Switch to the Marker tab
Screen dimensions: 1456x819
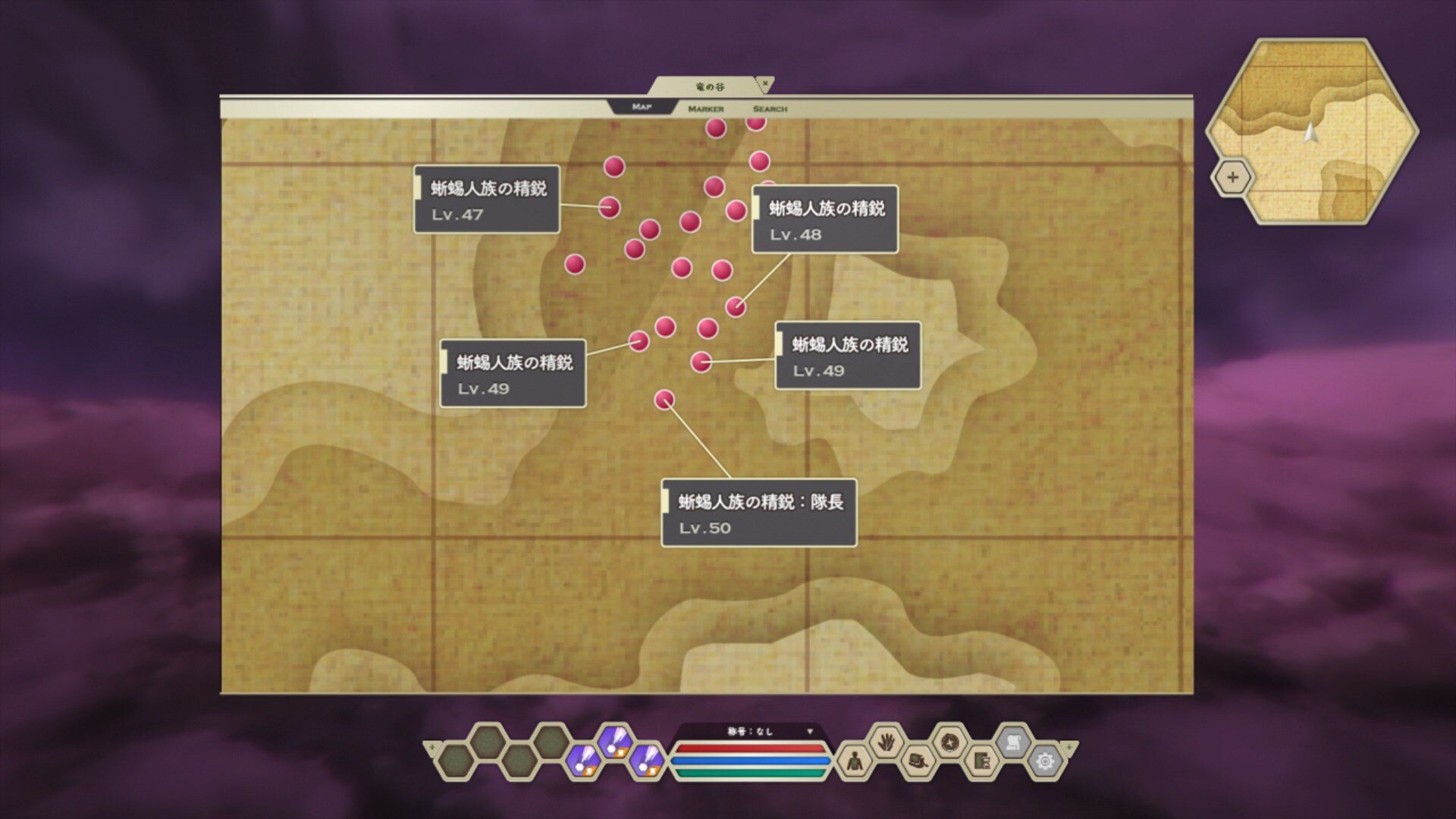[705, 109]
